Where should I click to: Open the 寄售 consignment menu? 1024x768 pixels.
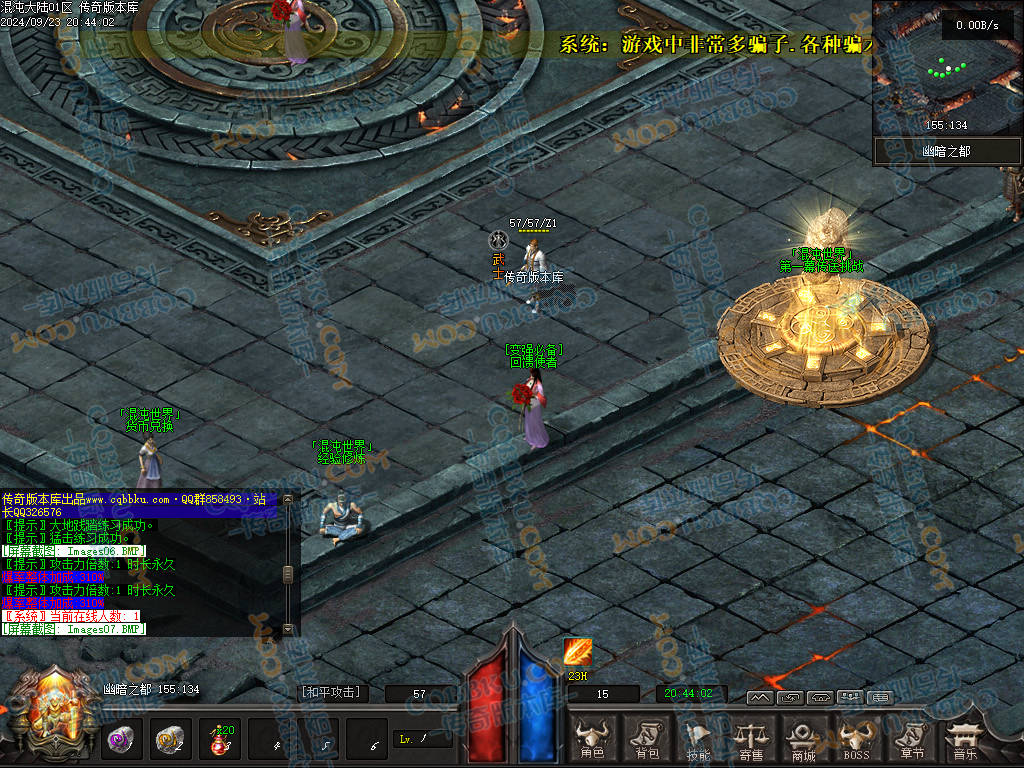pos(750,738)
